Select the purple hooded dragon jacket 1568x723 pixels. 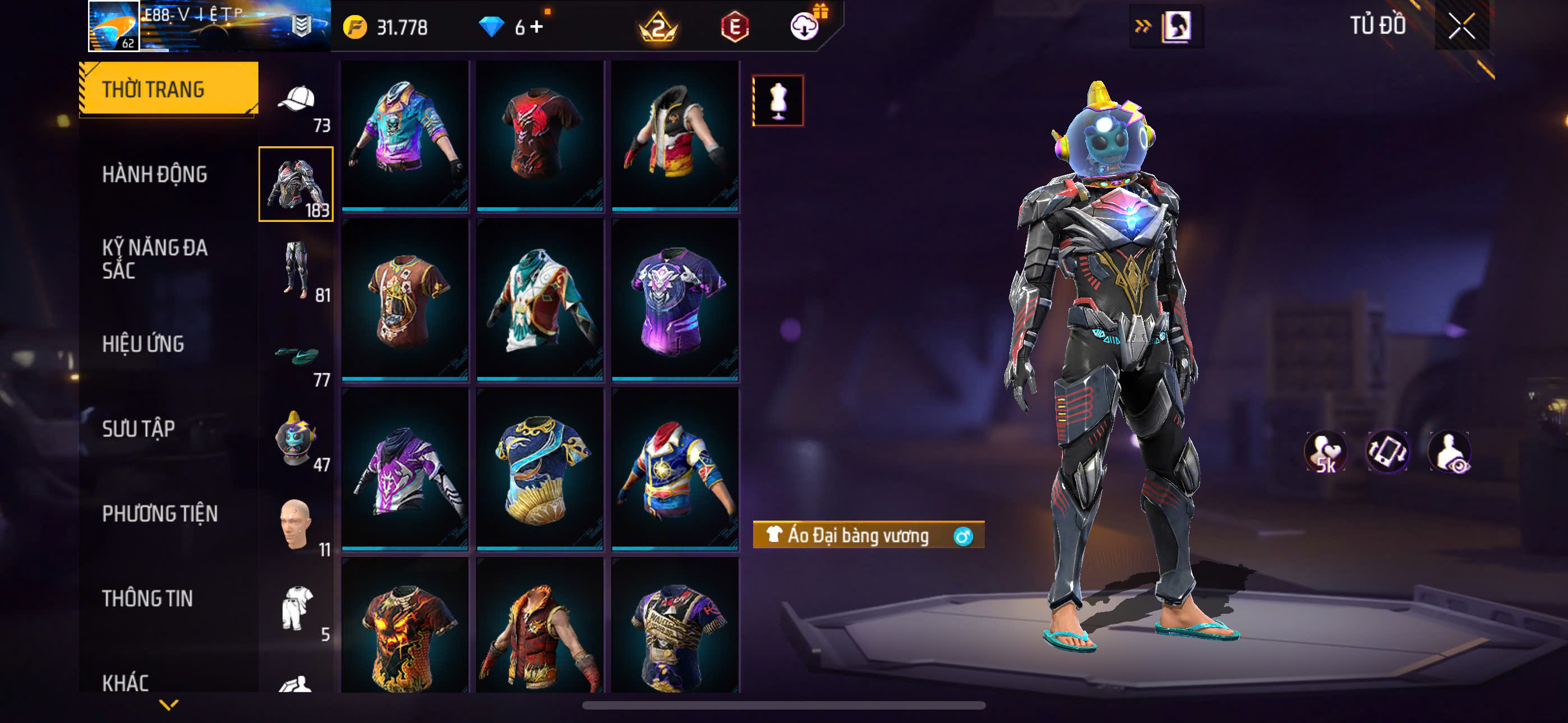[x=405, y=470]
